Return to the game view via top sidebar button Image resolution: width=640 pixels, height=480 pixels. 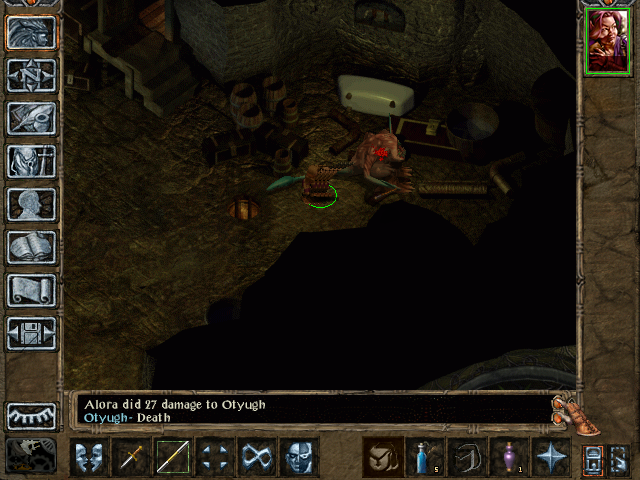tap(31, 32)
